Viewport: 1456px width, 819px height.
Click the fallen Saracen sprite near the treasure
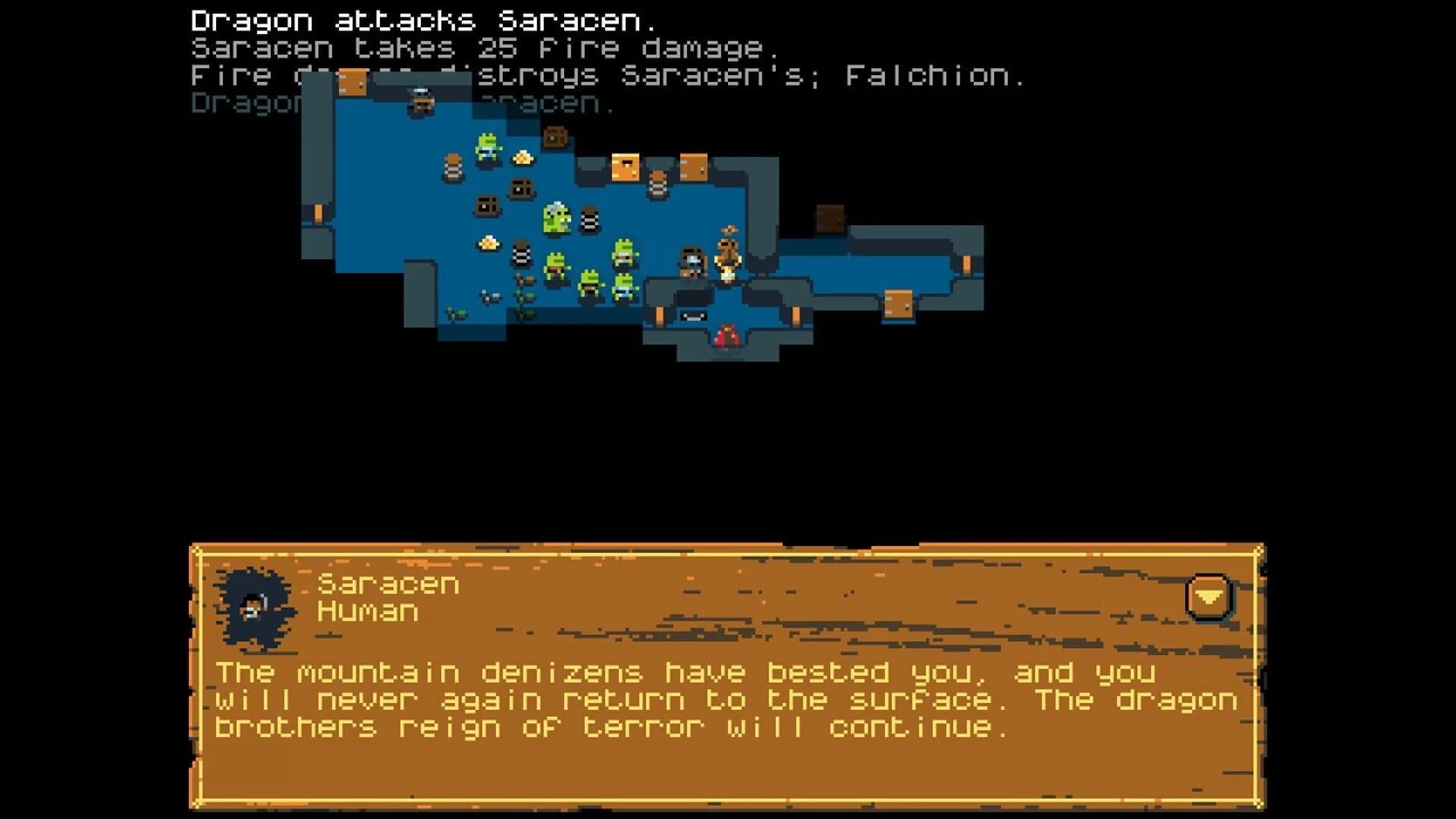click(692, 264)
